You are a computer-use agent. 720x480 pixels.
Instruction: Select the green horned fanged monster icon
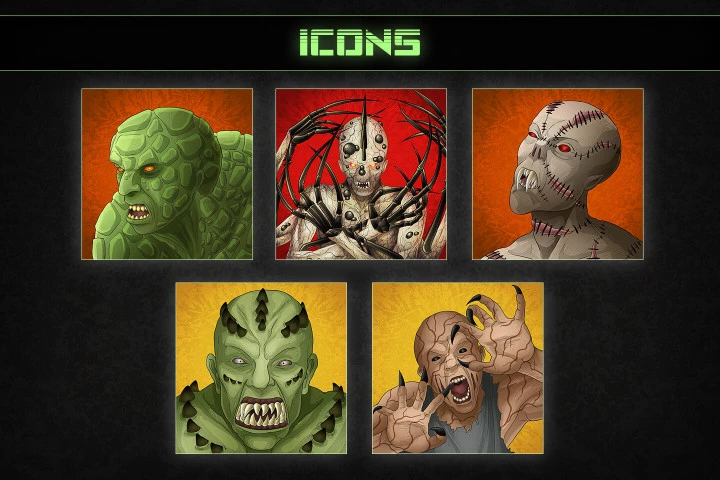click(261, 368)
